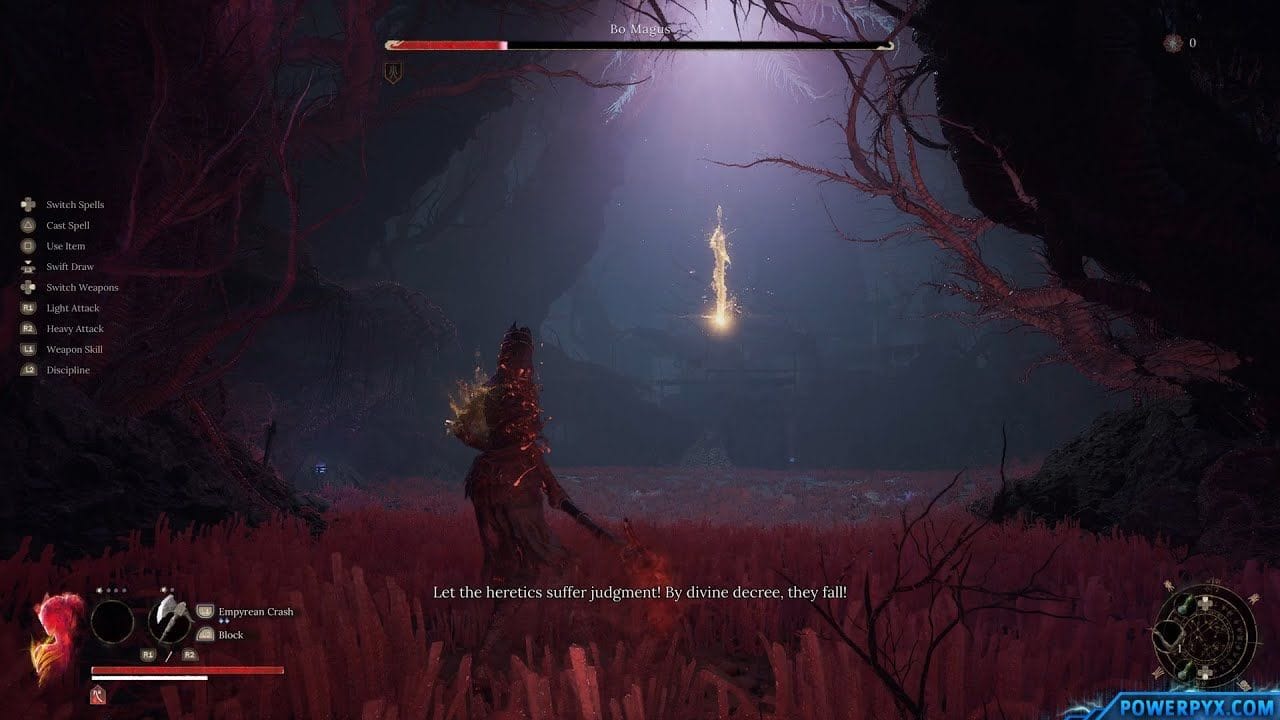This screenshot has width=1280, height=720.
Task: Click the currency icon next to the 0 counter
Action: [x=1172, y=43]
